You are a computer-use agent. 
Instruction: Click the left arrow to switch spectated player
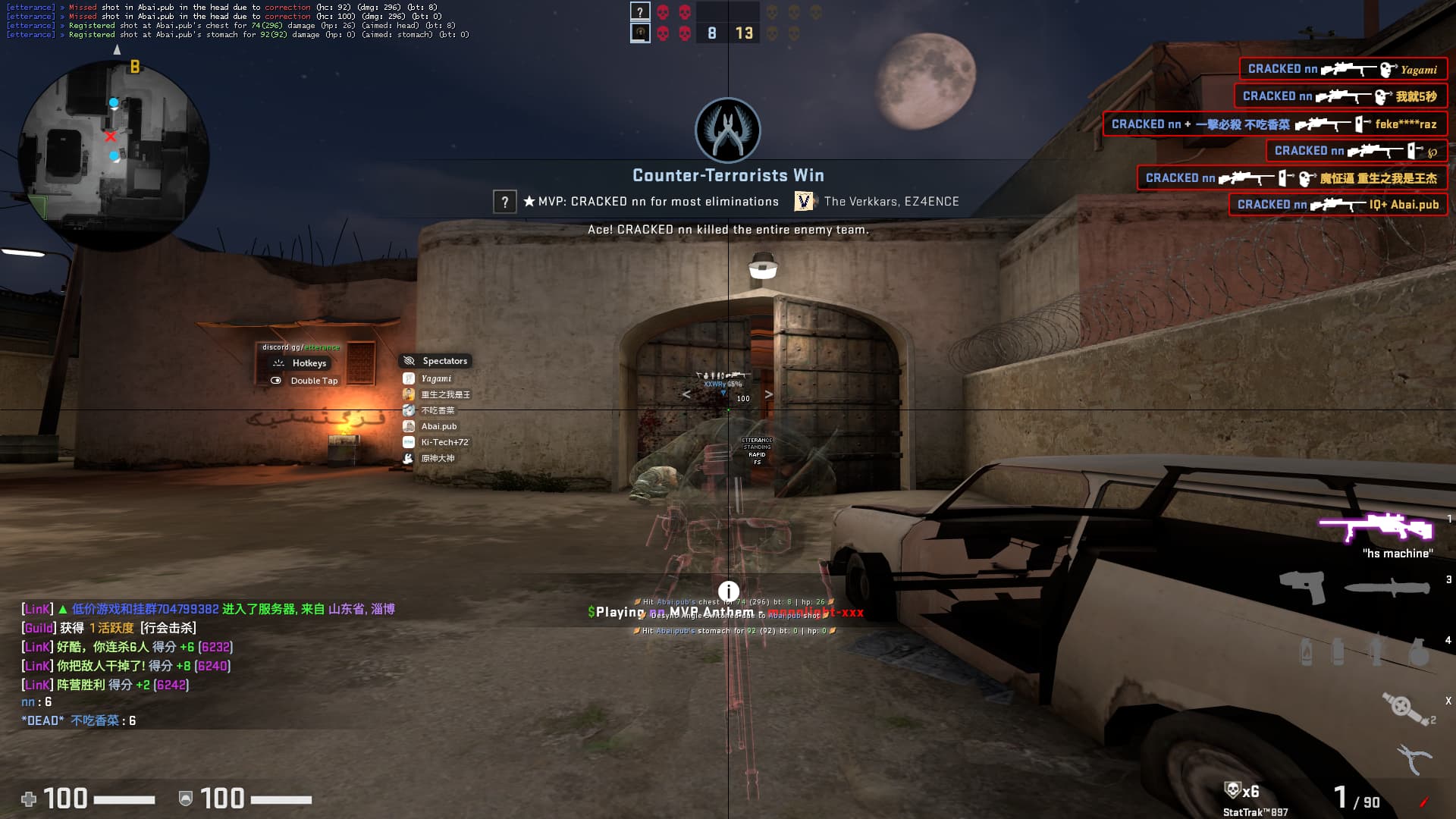coord(687,394)
